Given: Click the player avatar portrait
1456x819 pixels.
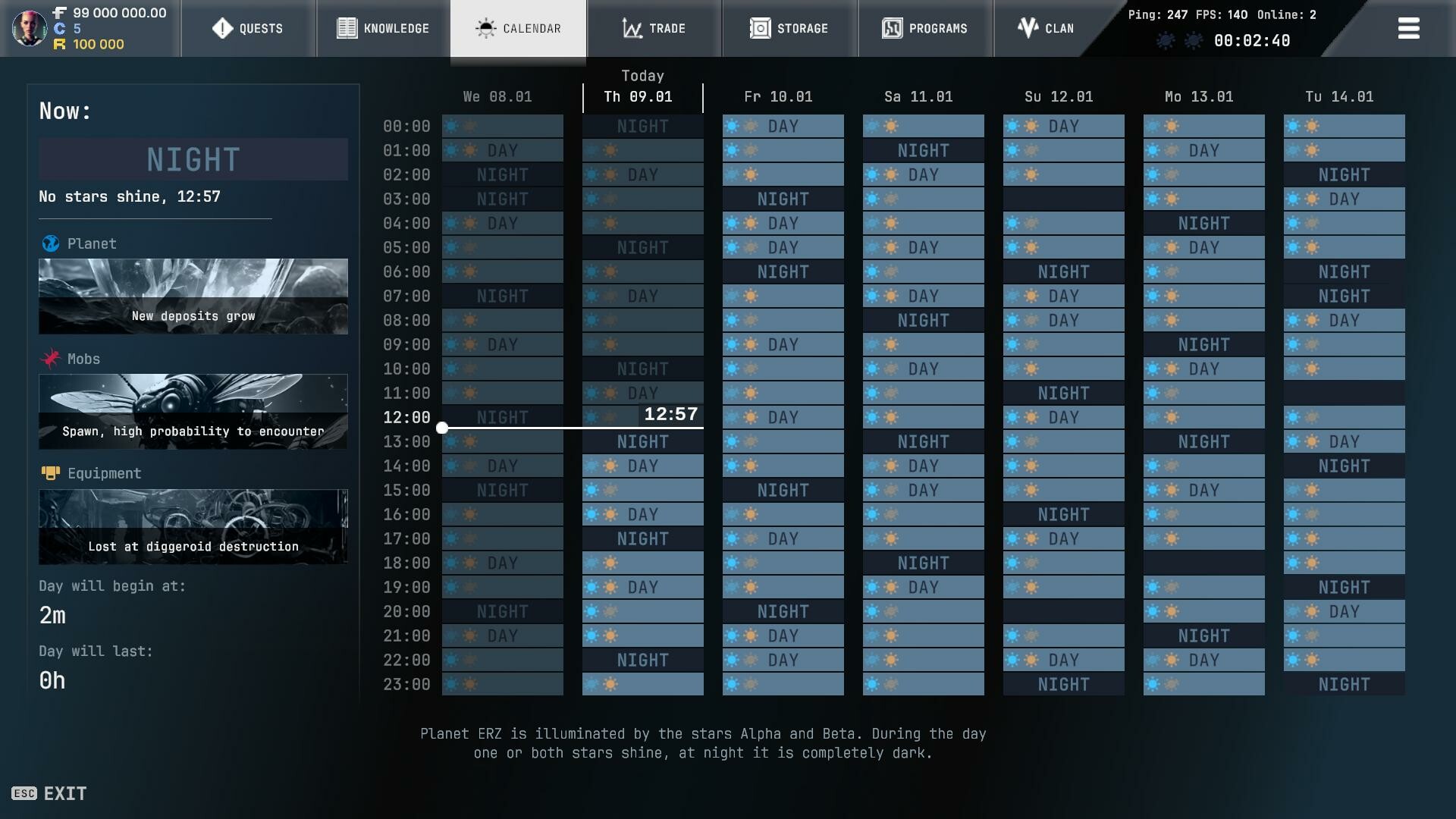Looking at the screenshot, I should (29, 29).
